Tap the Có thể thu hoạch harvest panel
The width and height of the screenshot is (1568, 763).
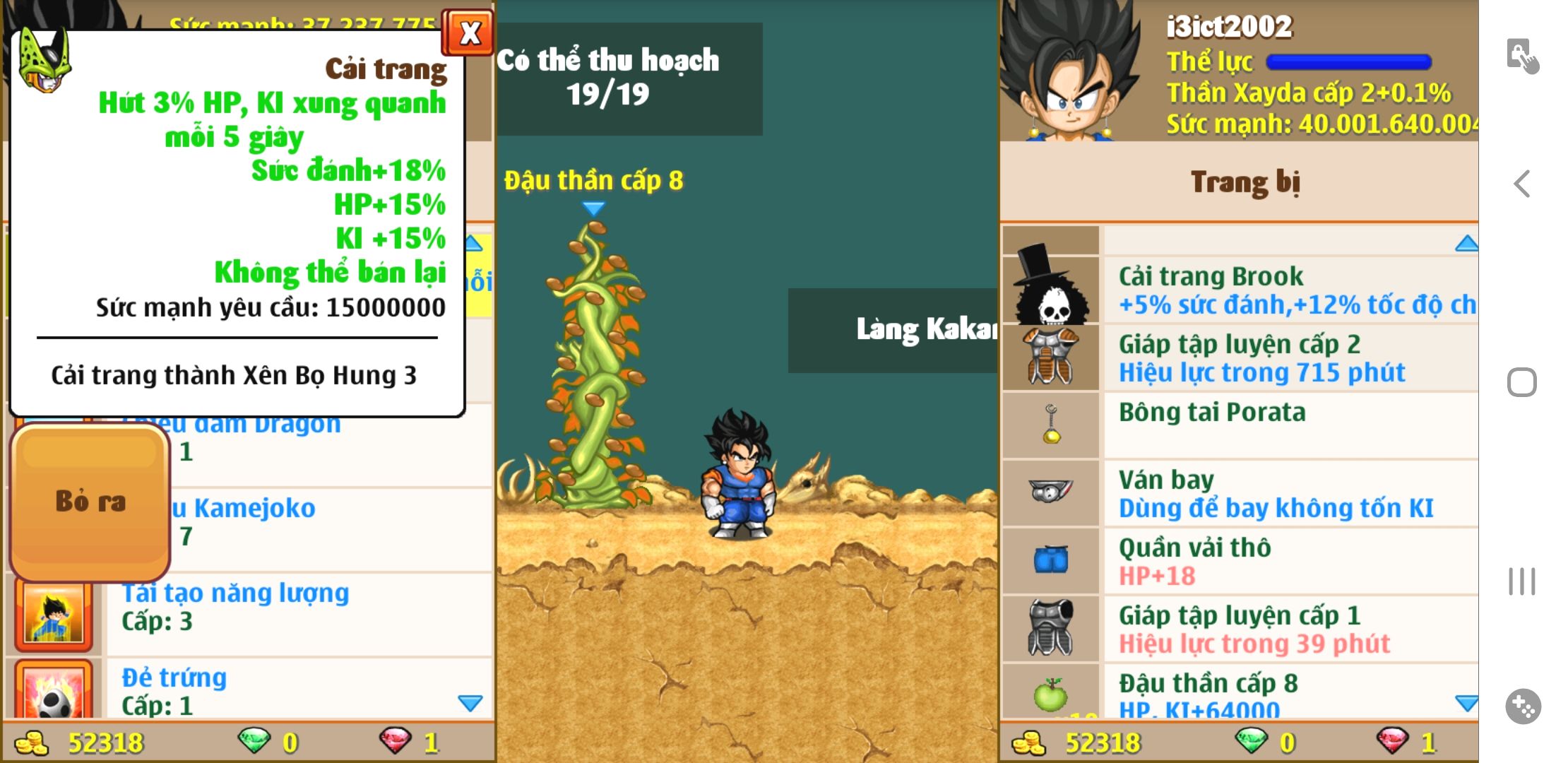629,78
